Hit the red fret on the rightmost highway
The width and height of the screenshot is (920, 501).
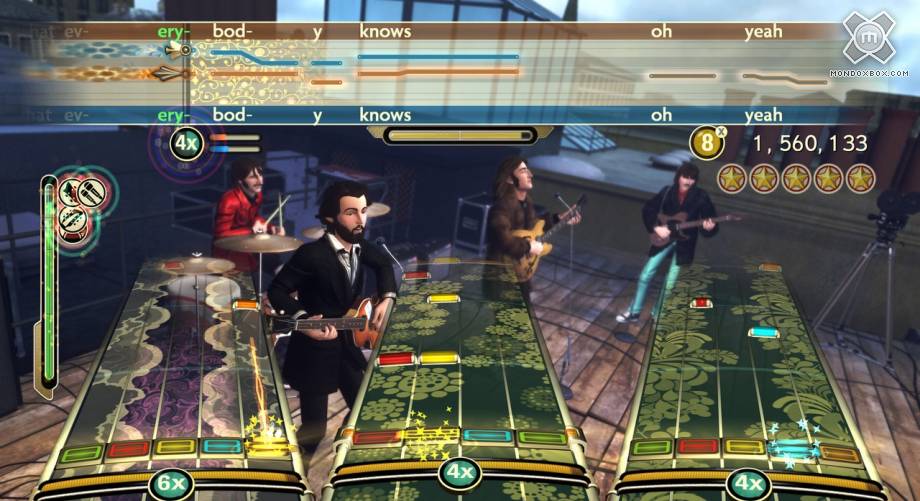(697, 446)
